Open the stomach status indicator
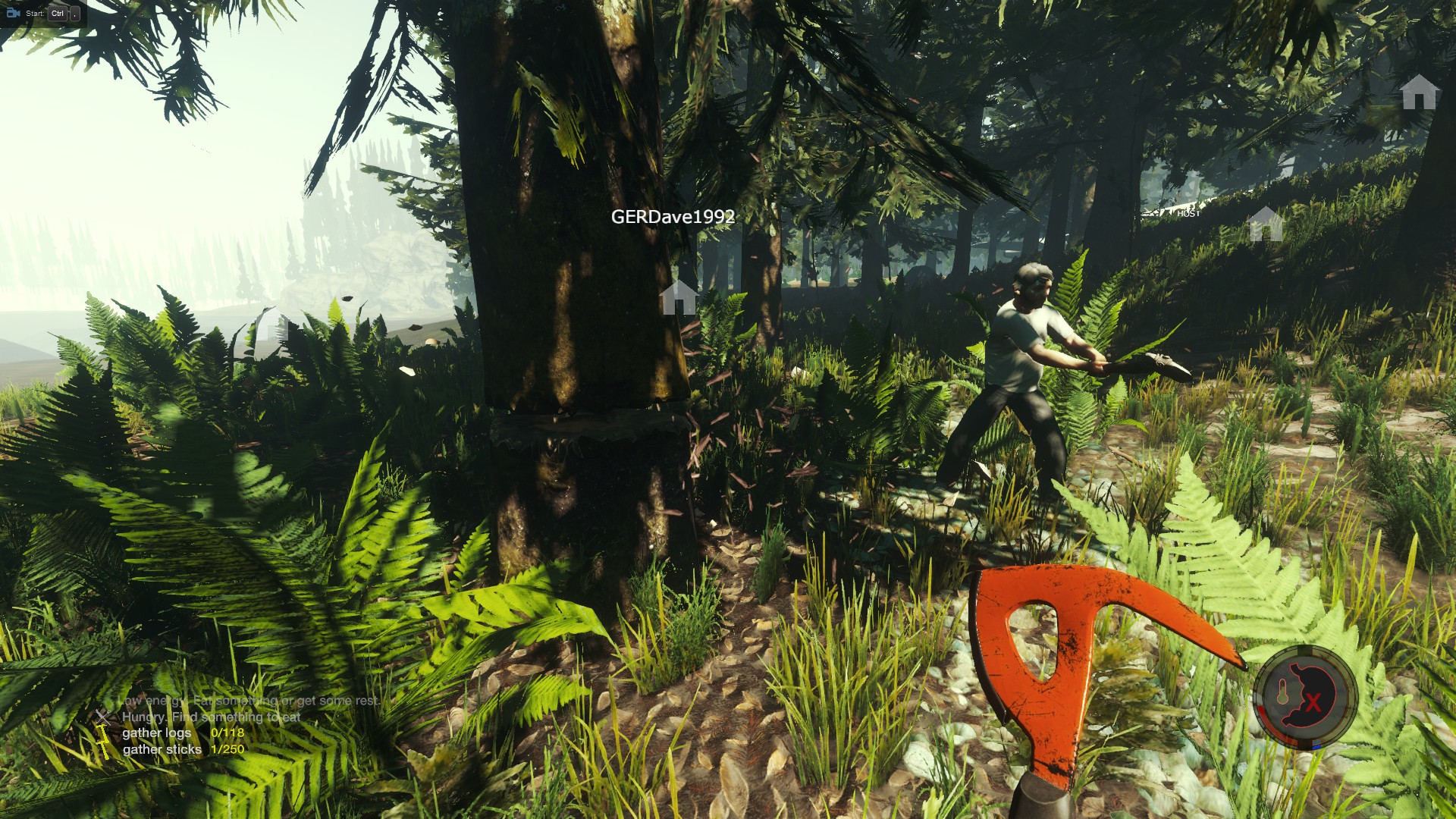The image size is (1456, 819). click(x=1305, y=696)
